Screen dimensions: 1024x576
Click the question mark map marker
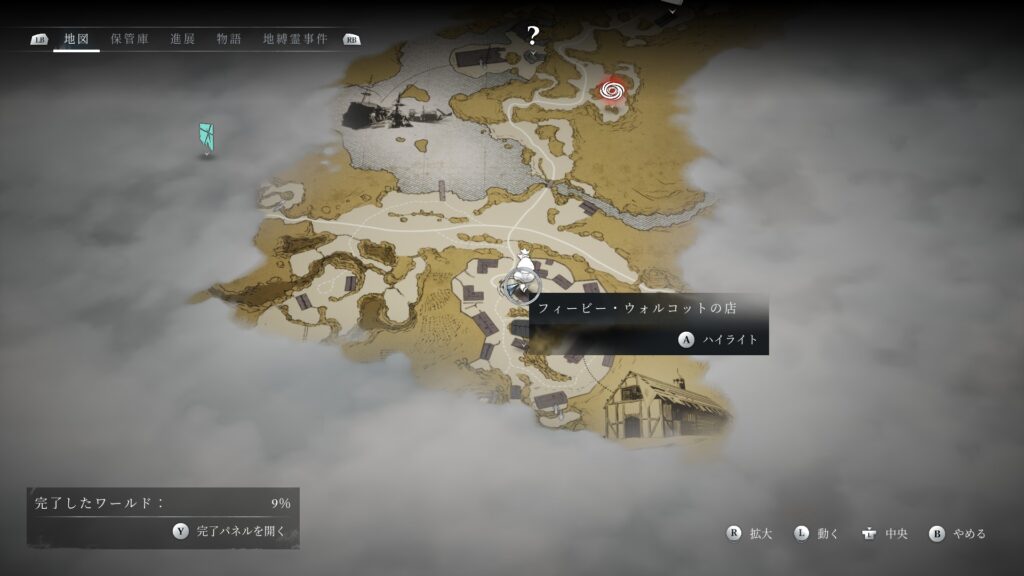tap(533, 37)
